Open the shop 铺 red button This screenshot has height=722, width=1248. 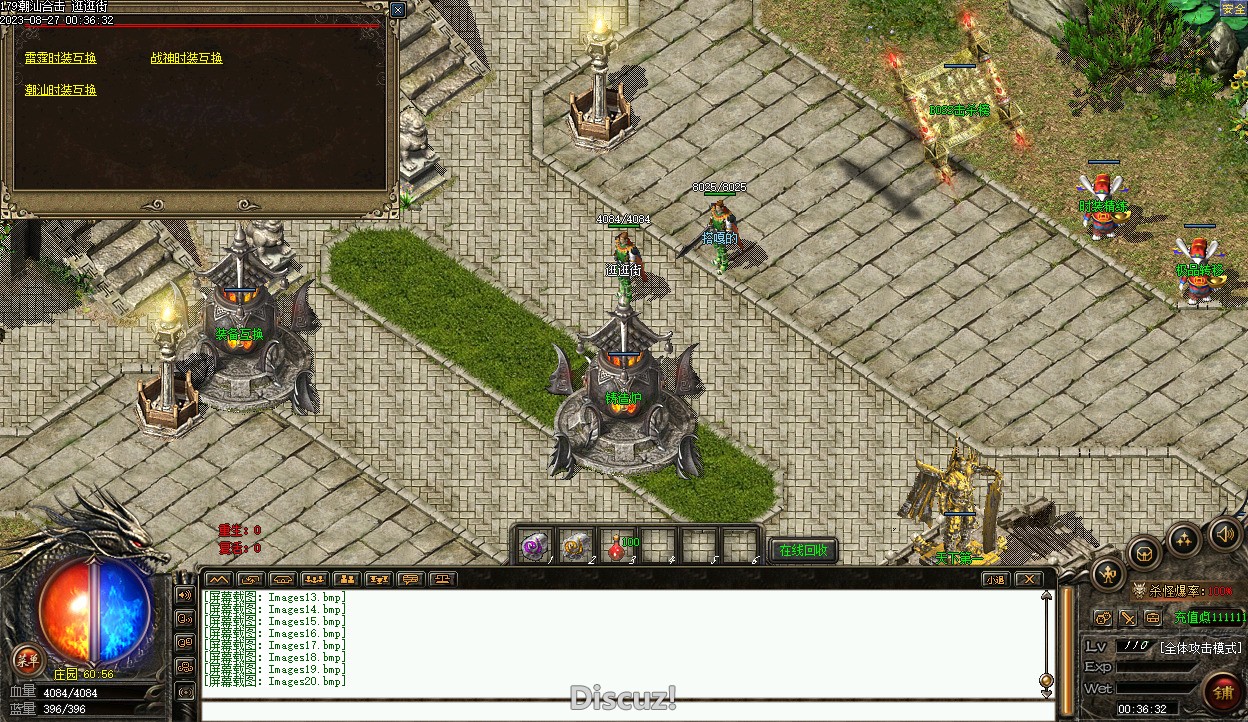click(x=1222, y=692)
